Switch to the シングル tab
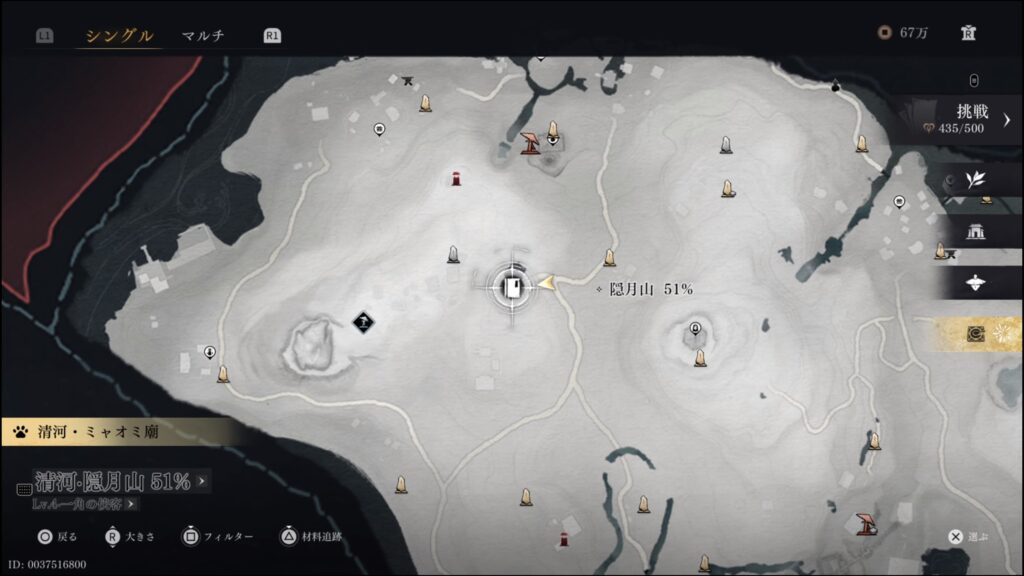 [119, 36]
